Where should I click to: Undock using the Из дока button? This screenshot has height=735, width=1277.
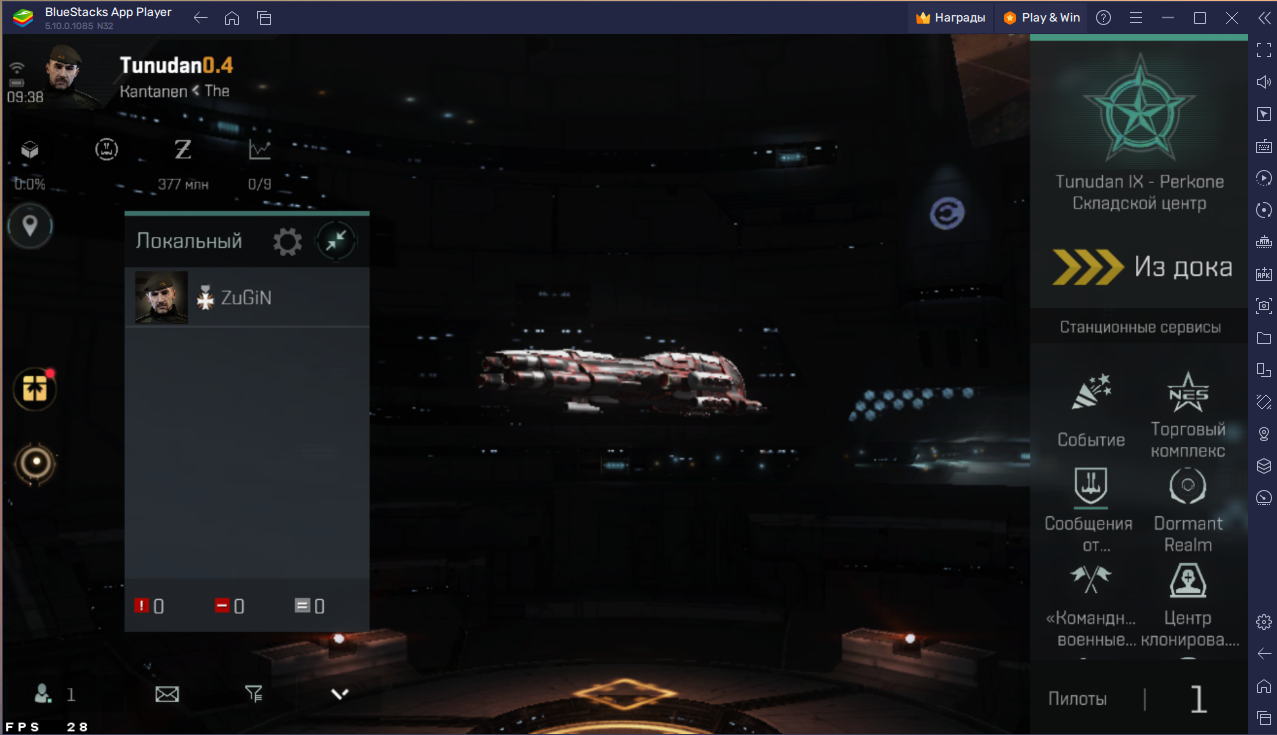[1140, 267]
